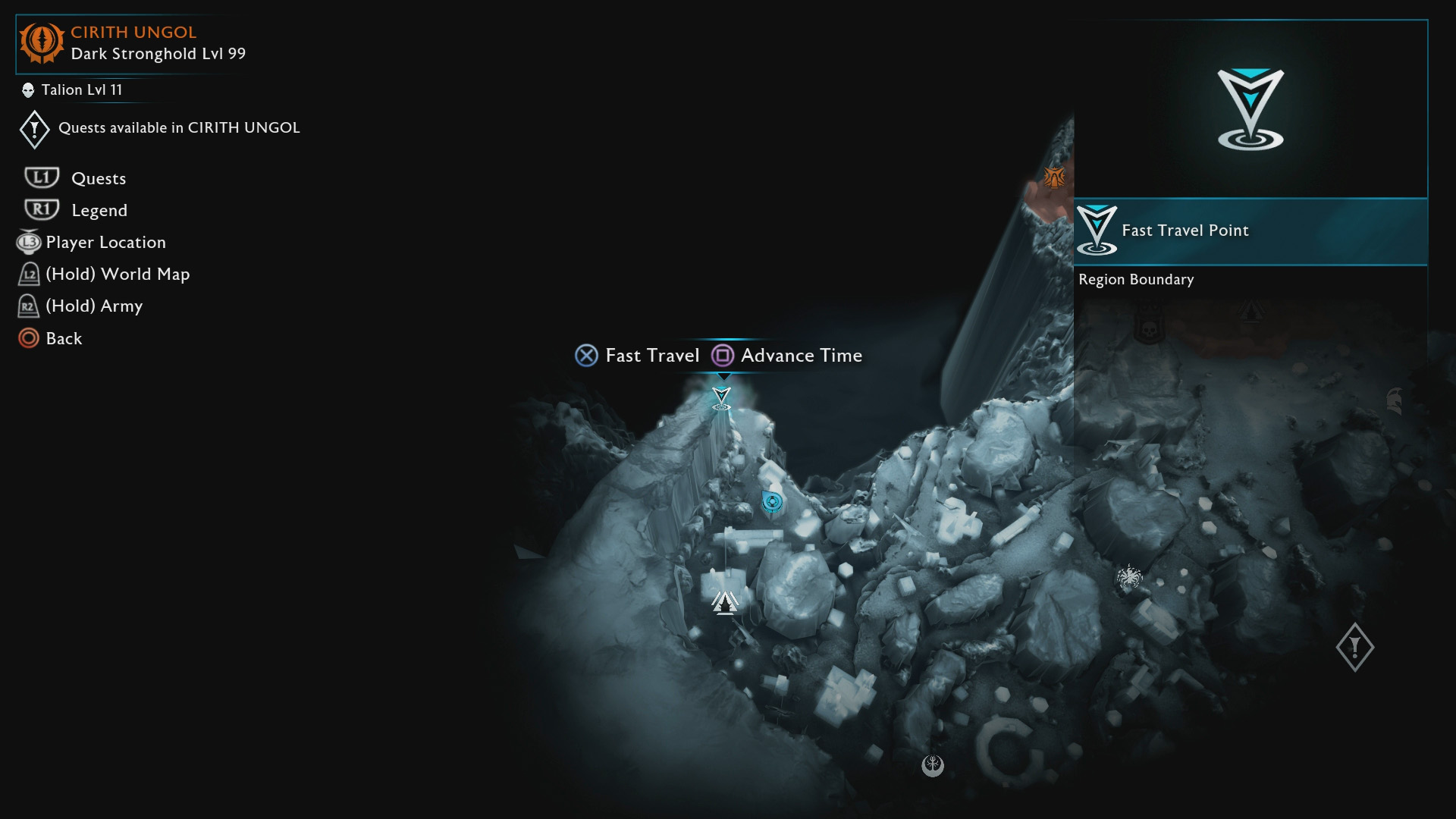Select the blue circular marker on the map

[x=772, y=501]
